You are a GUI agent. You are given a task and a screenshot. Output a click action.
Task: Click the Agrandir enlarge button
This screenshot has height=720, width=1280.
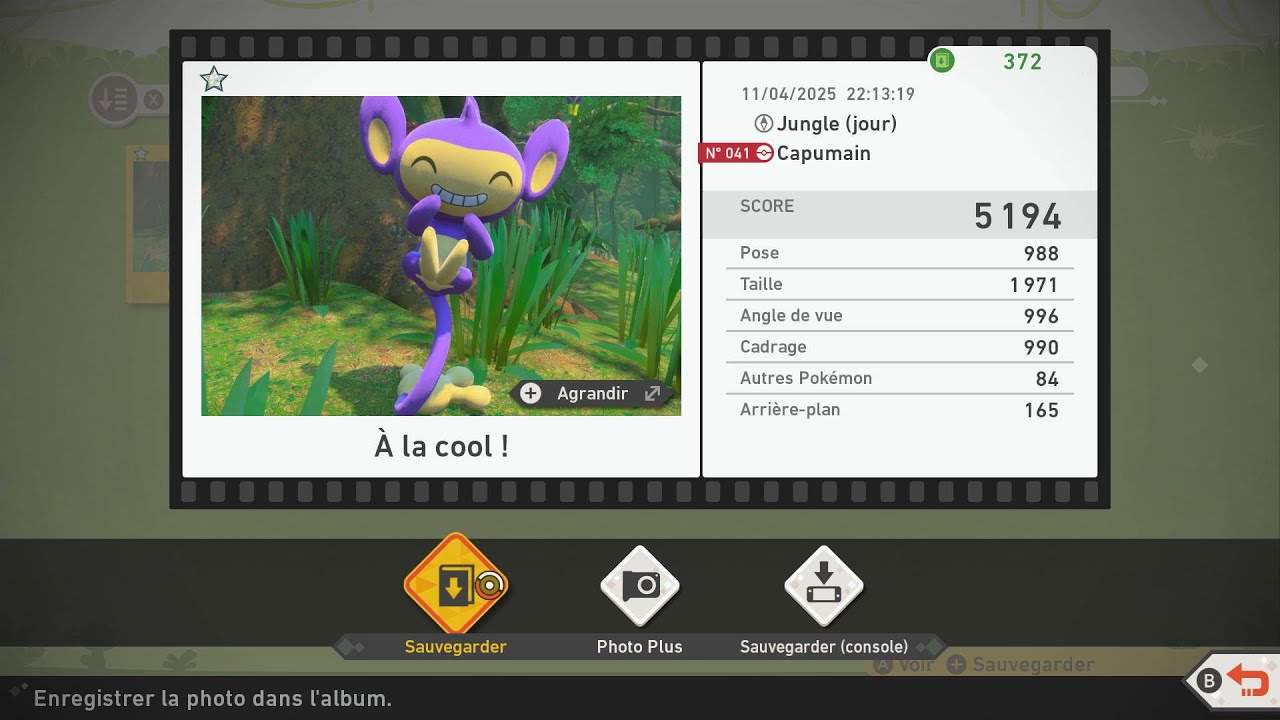590,393
